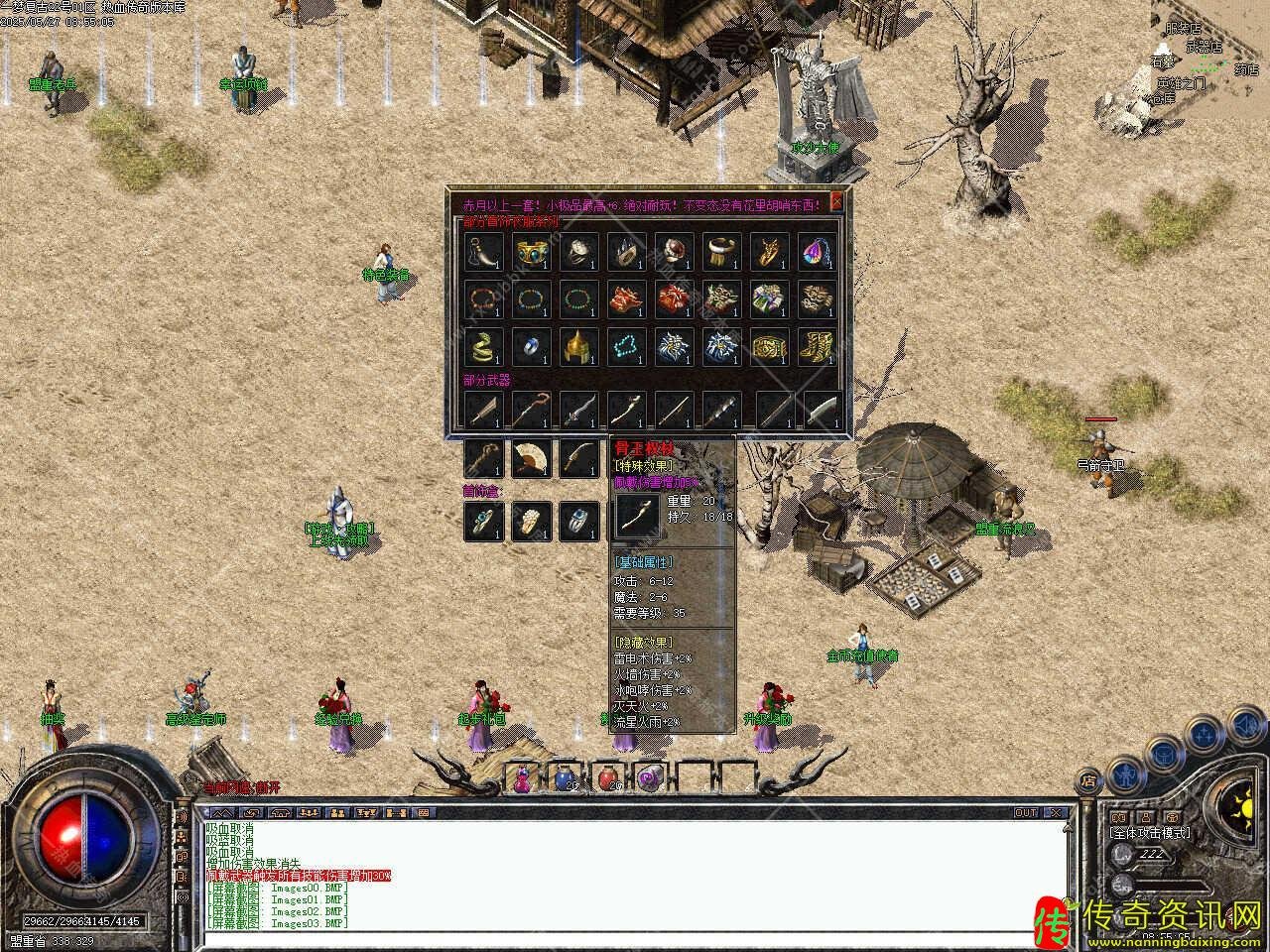
Task: Choose the folding fan weapon slot
Action: [x=530, y=458]
